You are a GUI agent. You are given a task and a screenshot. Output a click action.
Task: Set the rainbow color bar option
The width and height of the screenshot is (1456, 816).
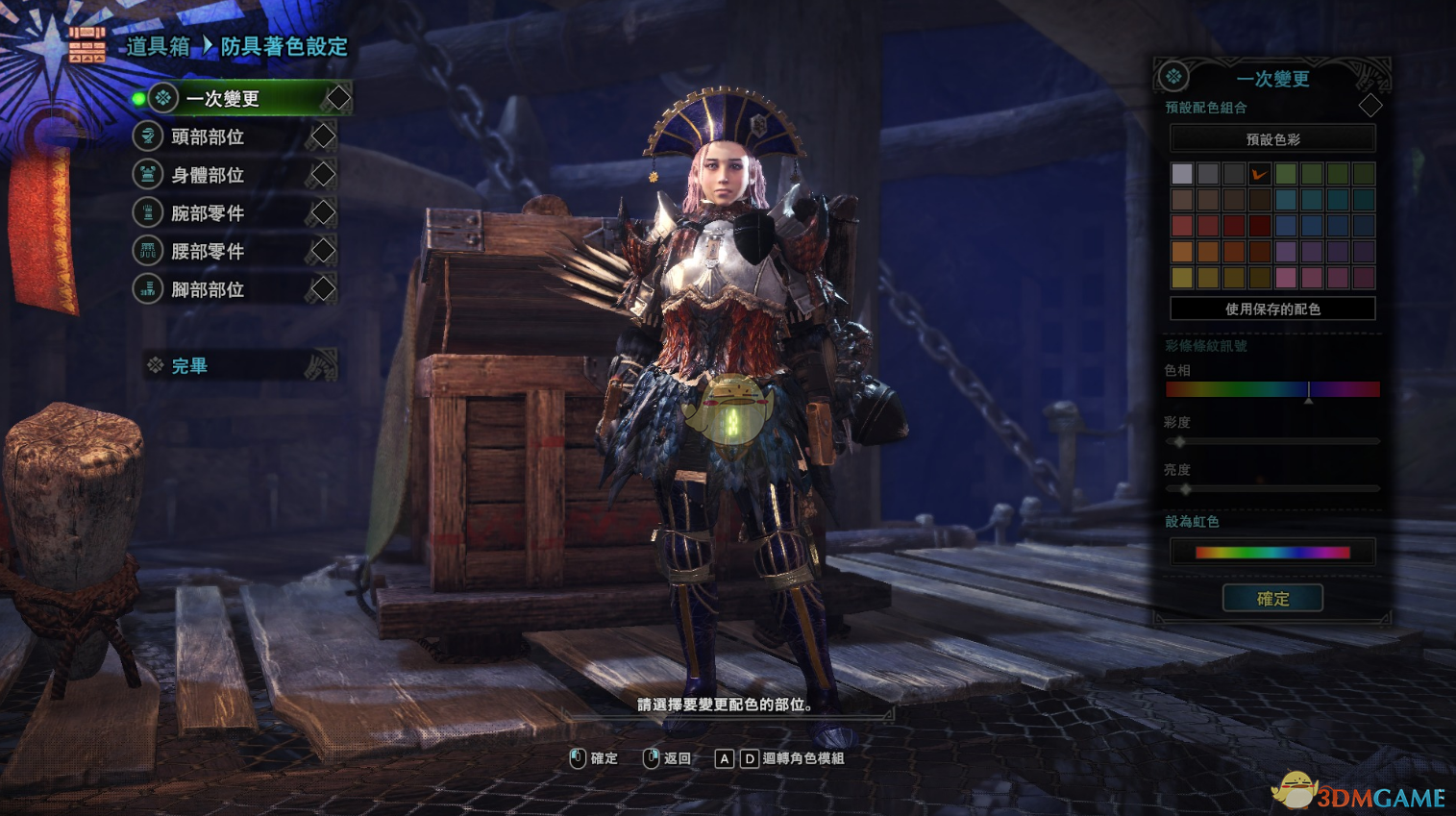[x=1272, y=553]
